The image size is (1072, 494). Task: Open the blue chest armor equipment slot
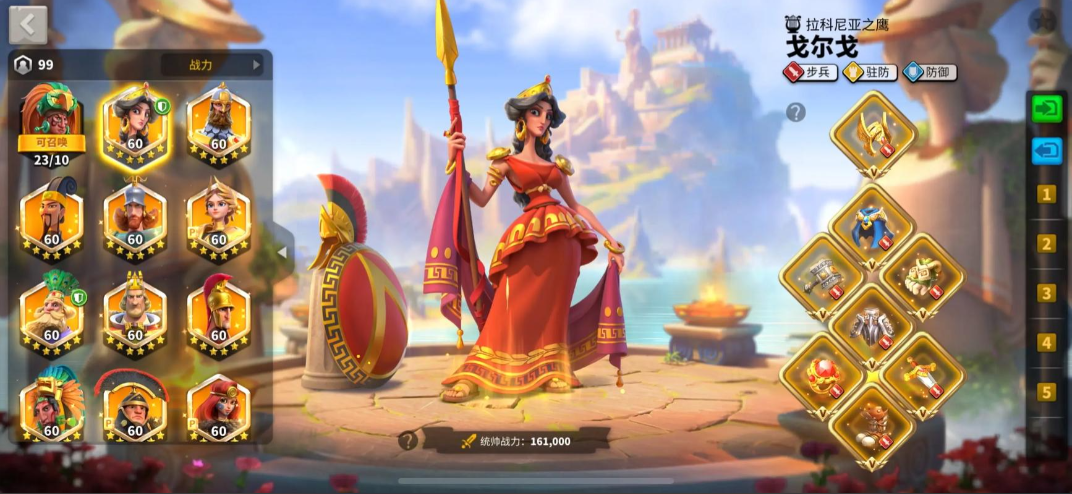point(873,226)
